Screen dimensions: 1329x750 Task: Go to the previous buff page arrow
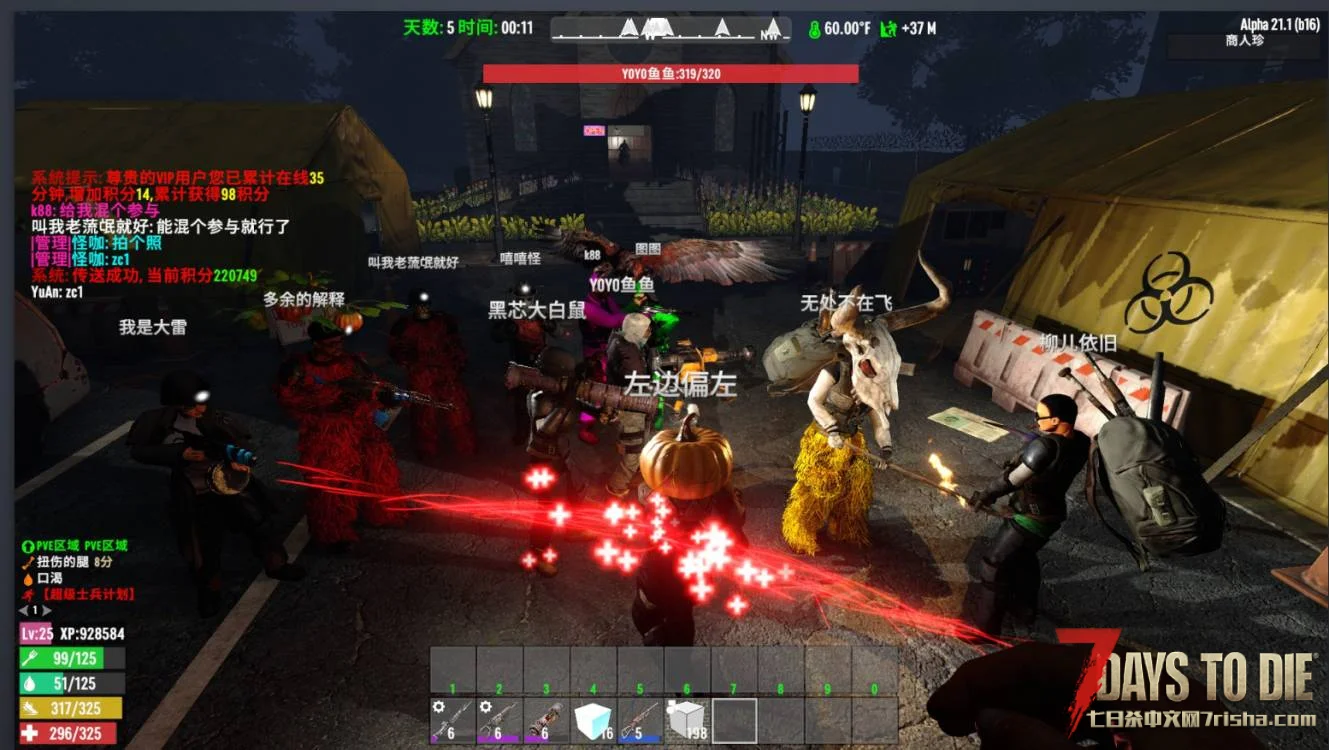coord(23,610)
